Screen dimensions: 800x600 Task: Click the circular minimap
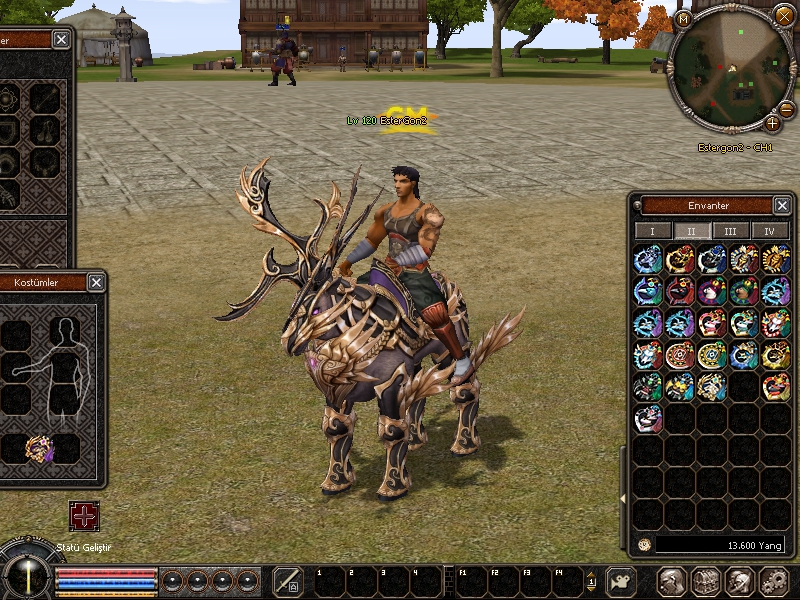(731, 75)
